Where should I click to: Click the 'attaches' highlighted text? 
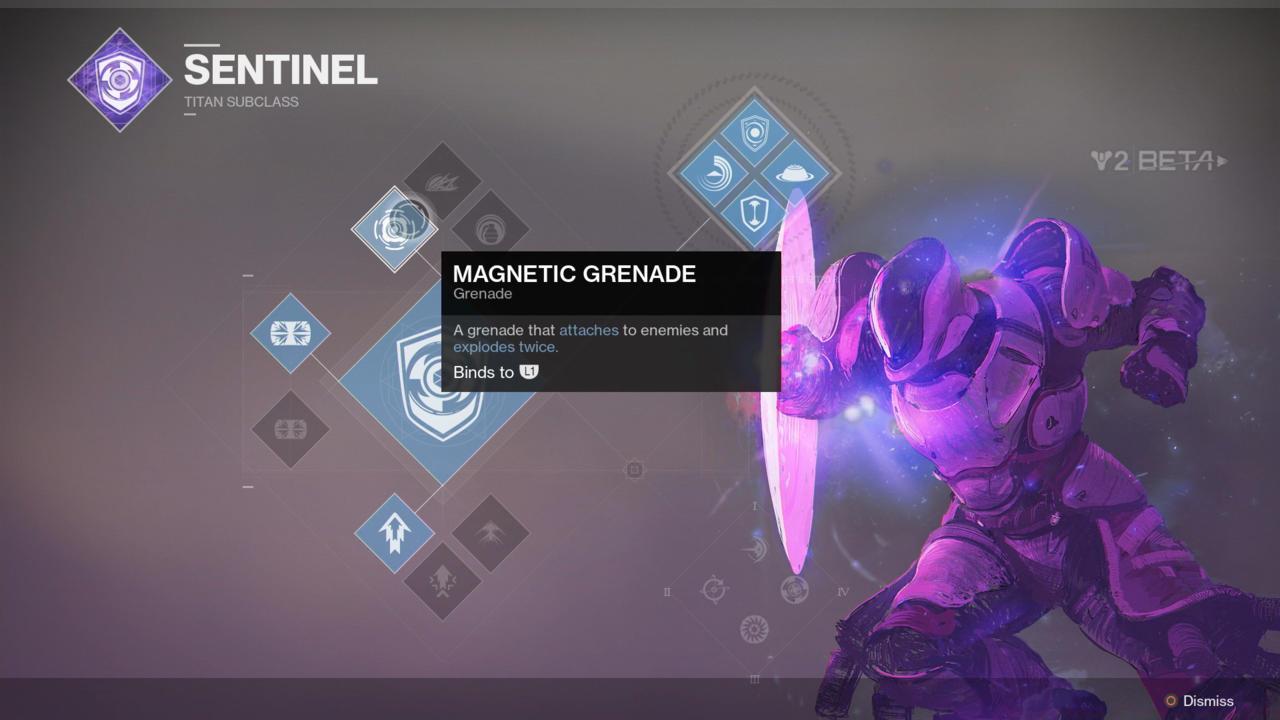point(588,330)
